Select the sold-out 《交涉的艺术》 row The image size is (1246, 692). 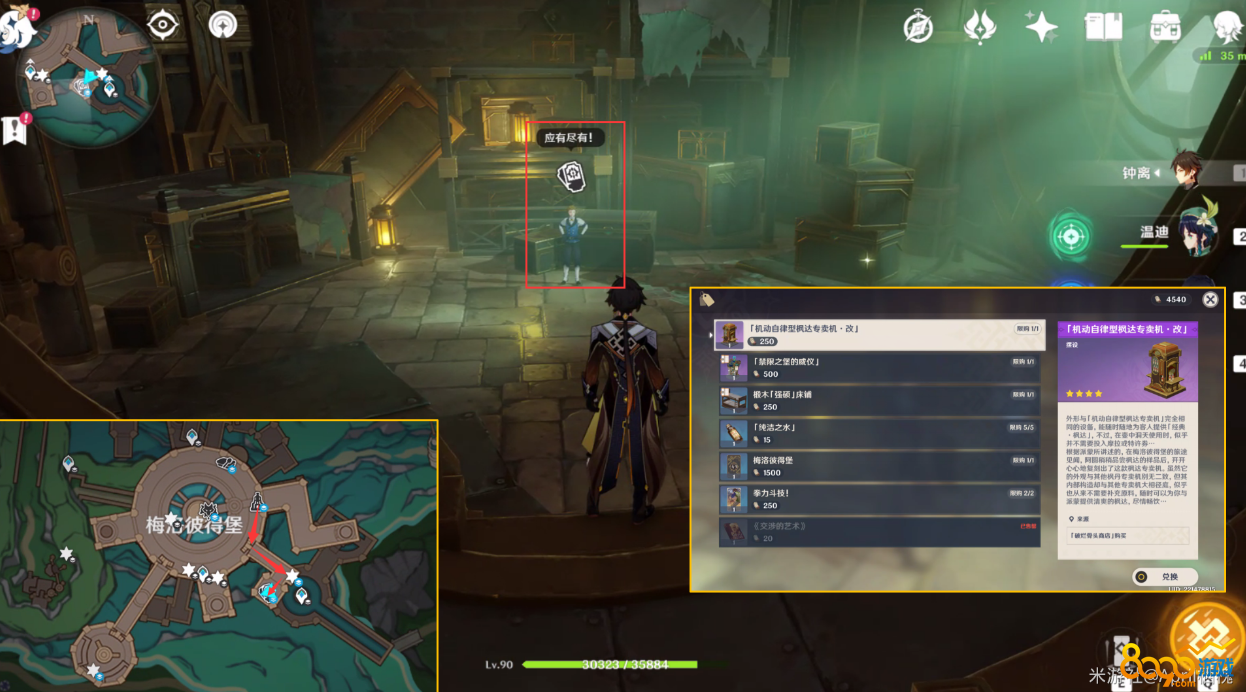coord(880,532)
